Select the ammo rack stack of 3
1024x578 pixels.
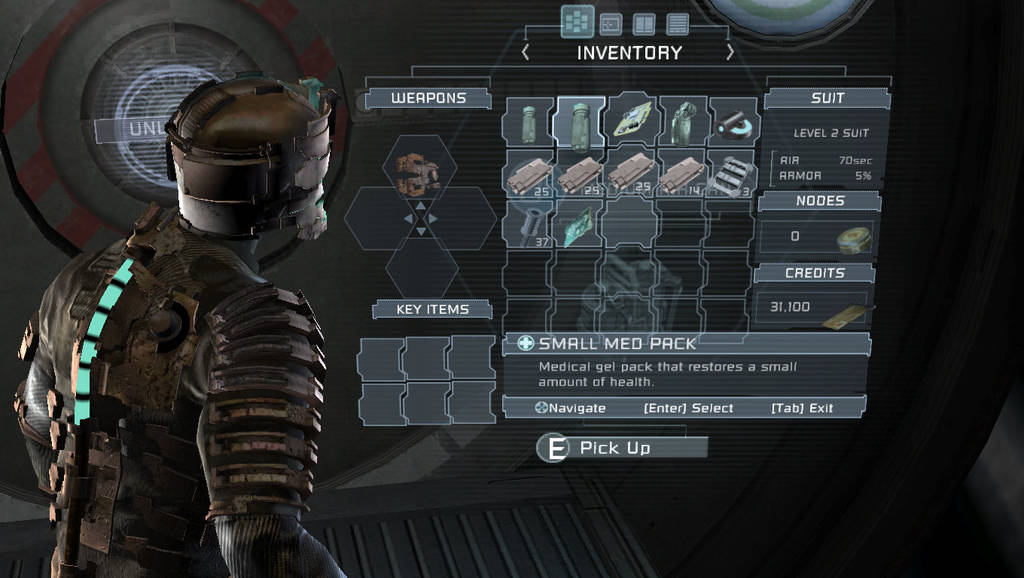734,174
